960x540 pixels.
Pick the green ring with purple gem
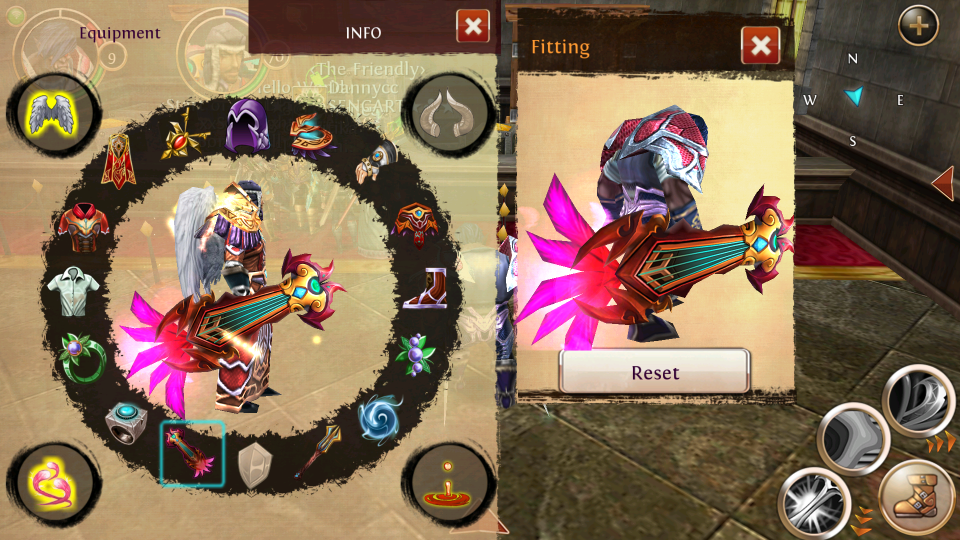click(82, 356)
